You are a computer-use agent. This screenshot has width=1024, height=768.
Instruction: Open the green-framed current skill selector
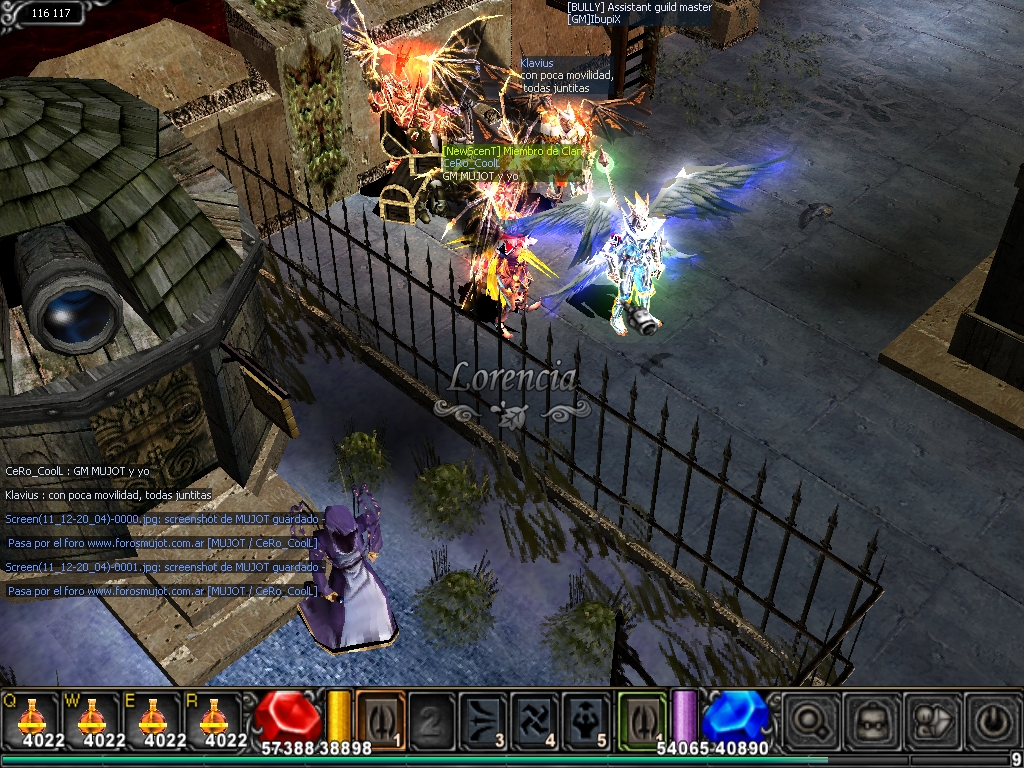coord(642,718)
